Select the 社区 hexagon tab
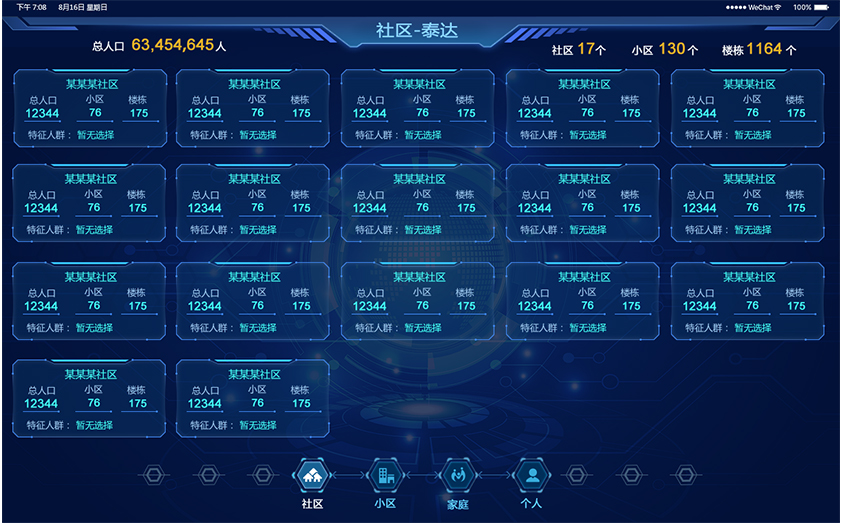The width and height of the screenshot is (844, 523). point(311,476)
